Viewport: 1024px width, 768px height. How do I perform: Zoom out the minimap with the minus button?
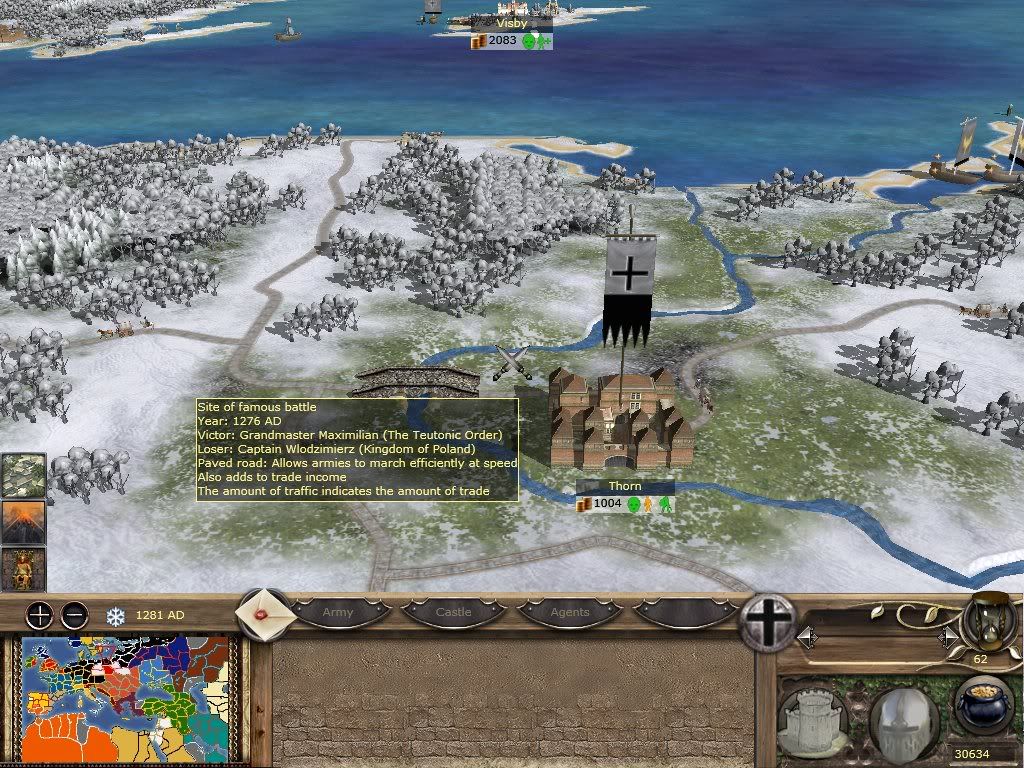[74, 614]
